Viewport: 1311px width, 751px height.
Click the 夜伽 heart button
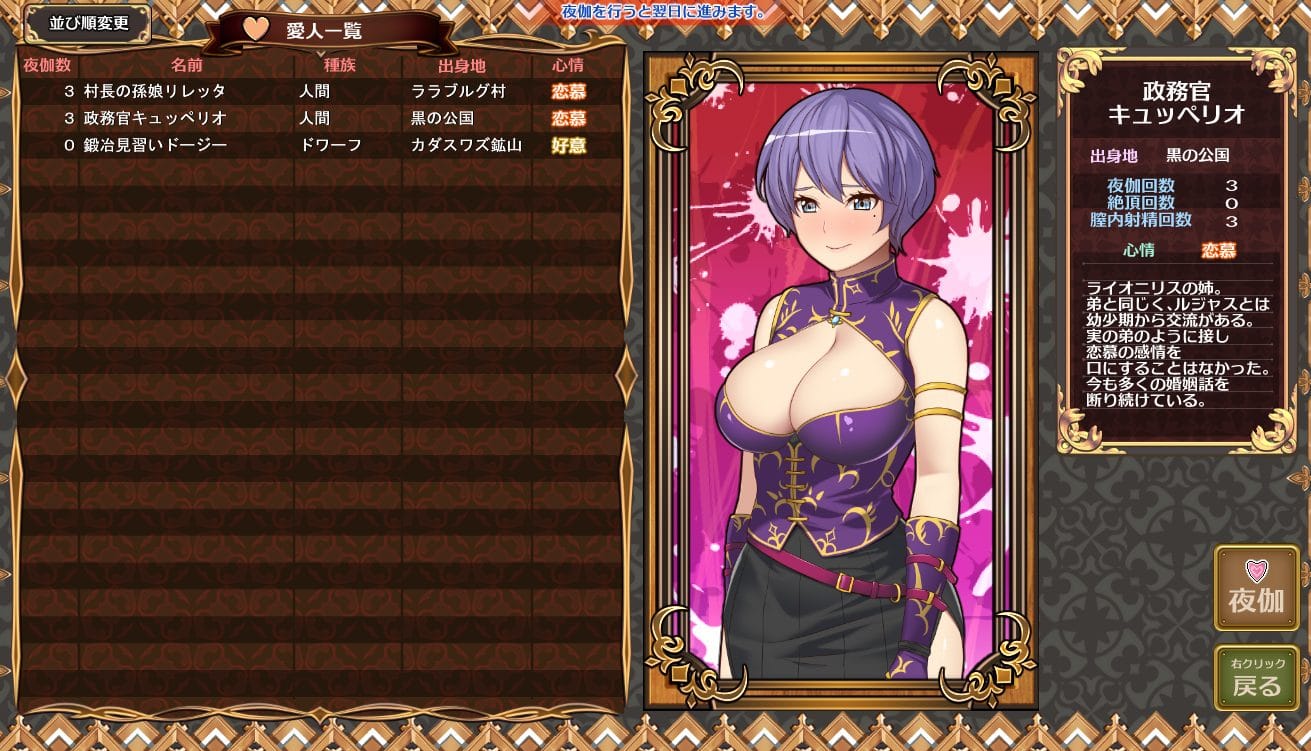tap(1256, 588)
